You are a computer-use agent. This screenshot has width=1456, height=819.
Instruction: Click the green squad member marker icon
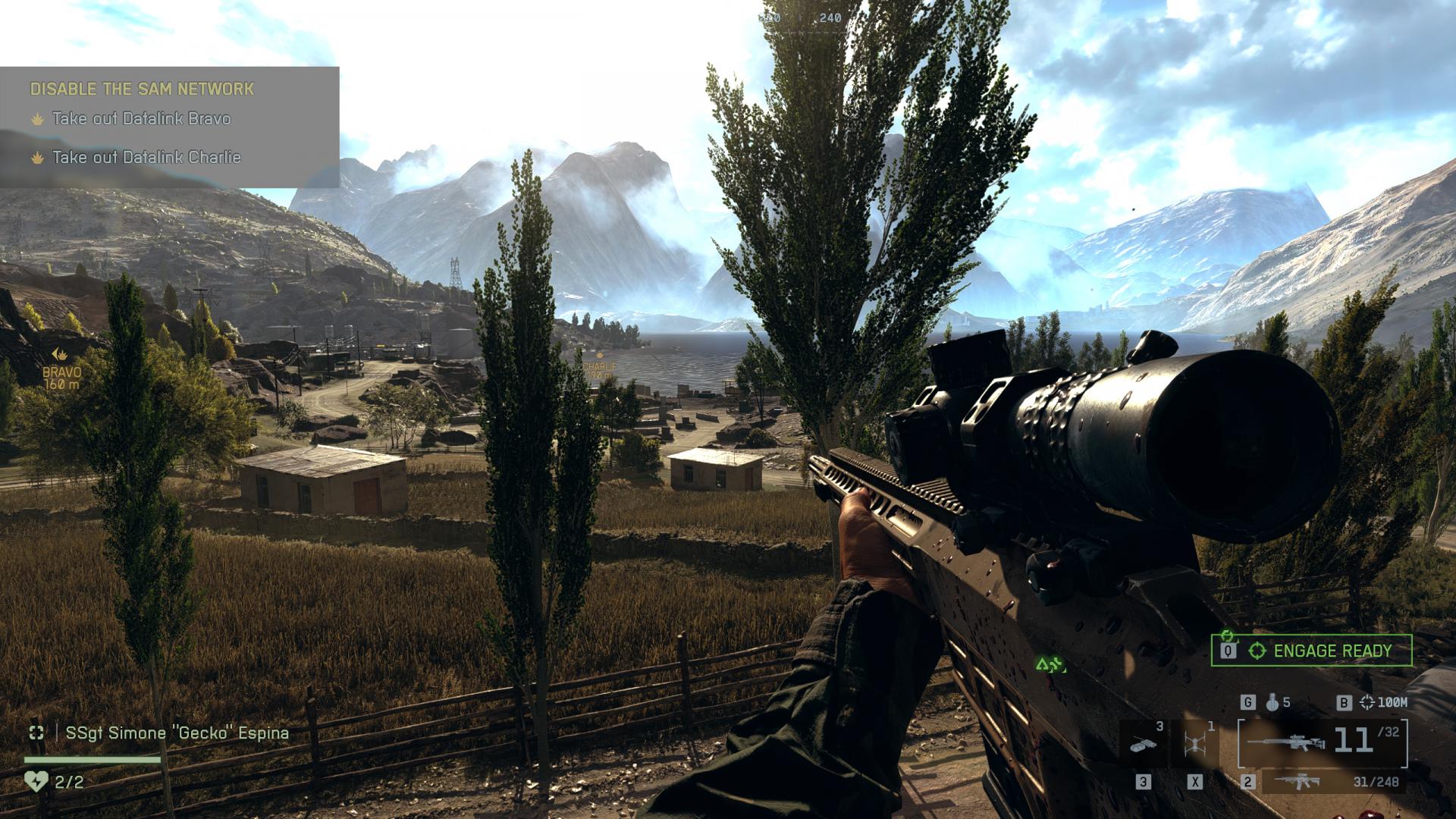coord(1050,666)
